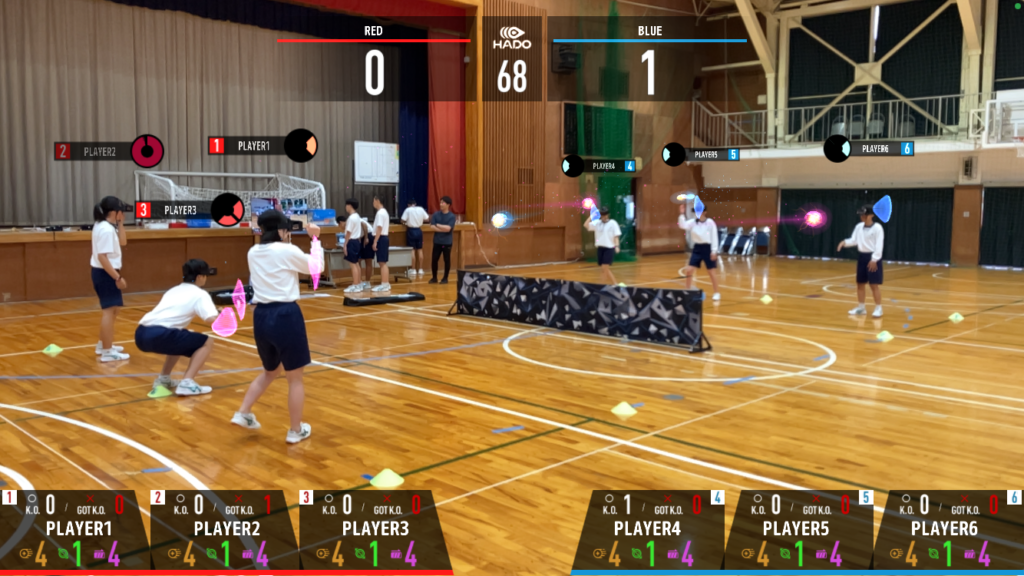Viewport: 1024px width, 576px height.
Task: Show PLAYER5's K.O. stats card
Action: (797, 530)
